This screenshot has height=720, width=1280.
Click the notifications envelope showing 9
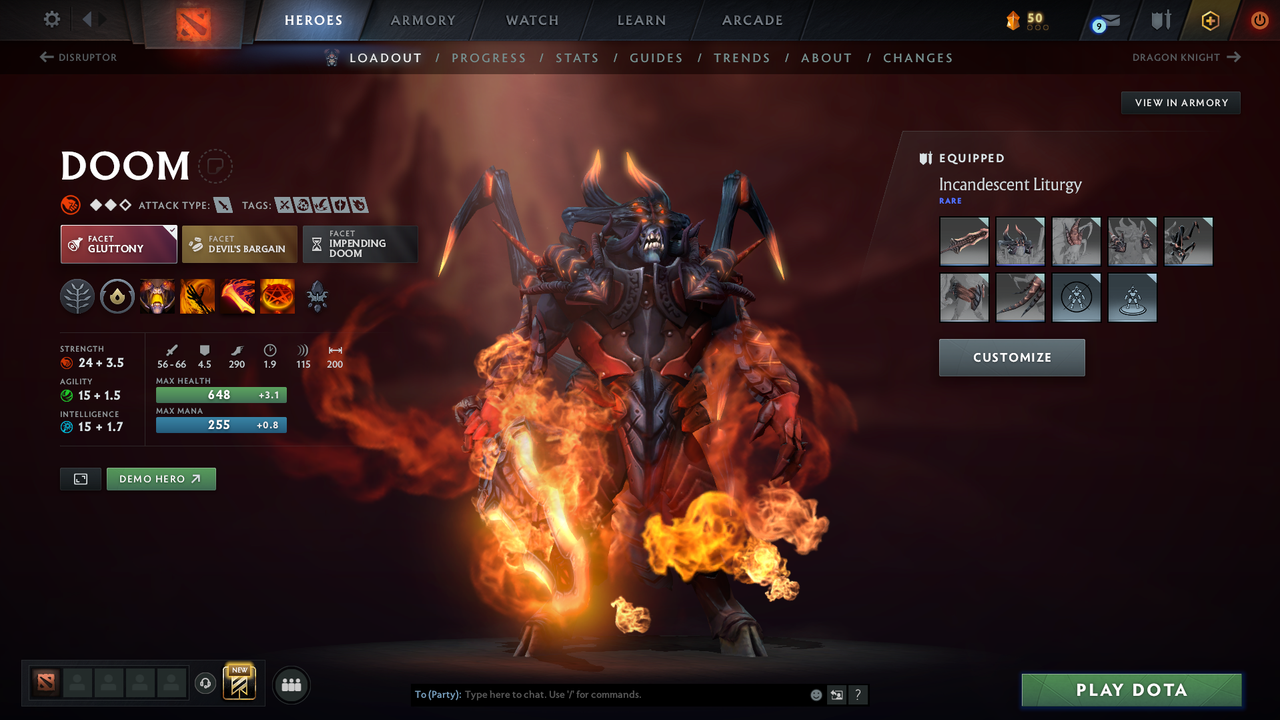[1104, 20]
